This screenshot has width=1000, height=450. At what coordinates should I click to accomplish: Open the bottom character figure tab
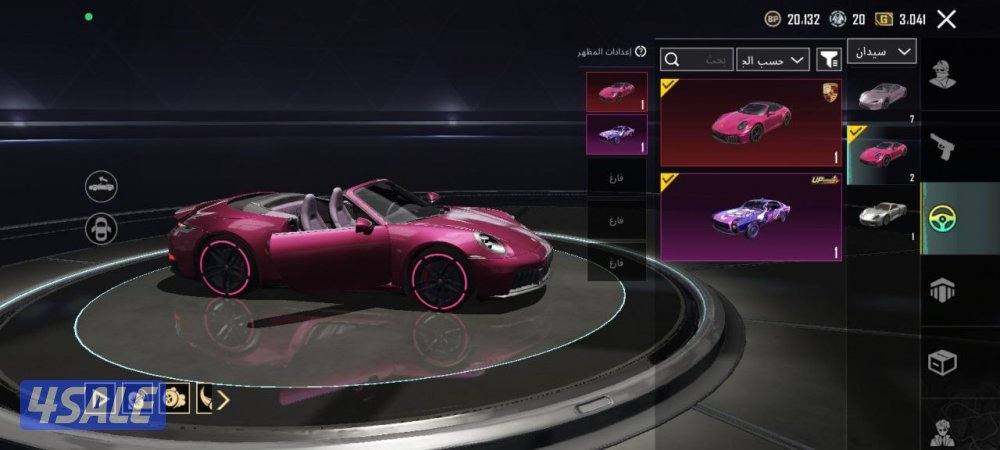tap(942, 430)
